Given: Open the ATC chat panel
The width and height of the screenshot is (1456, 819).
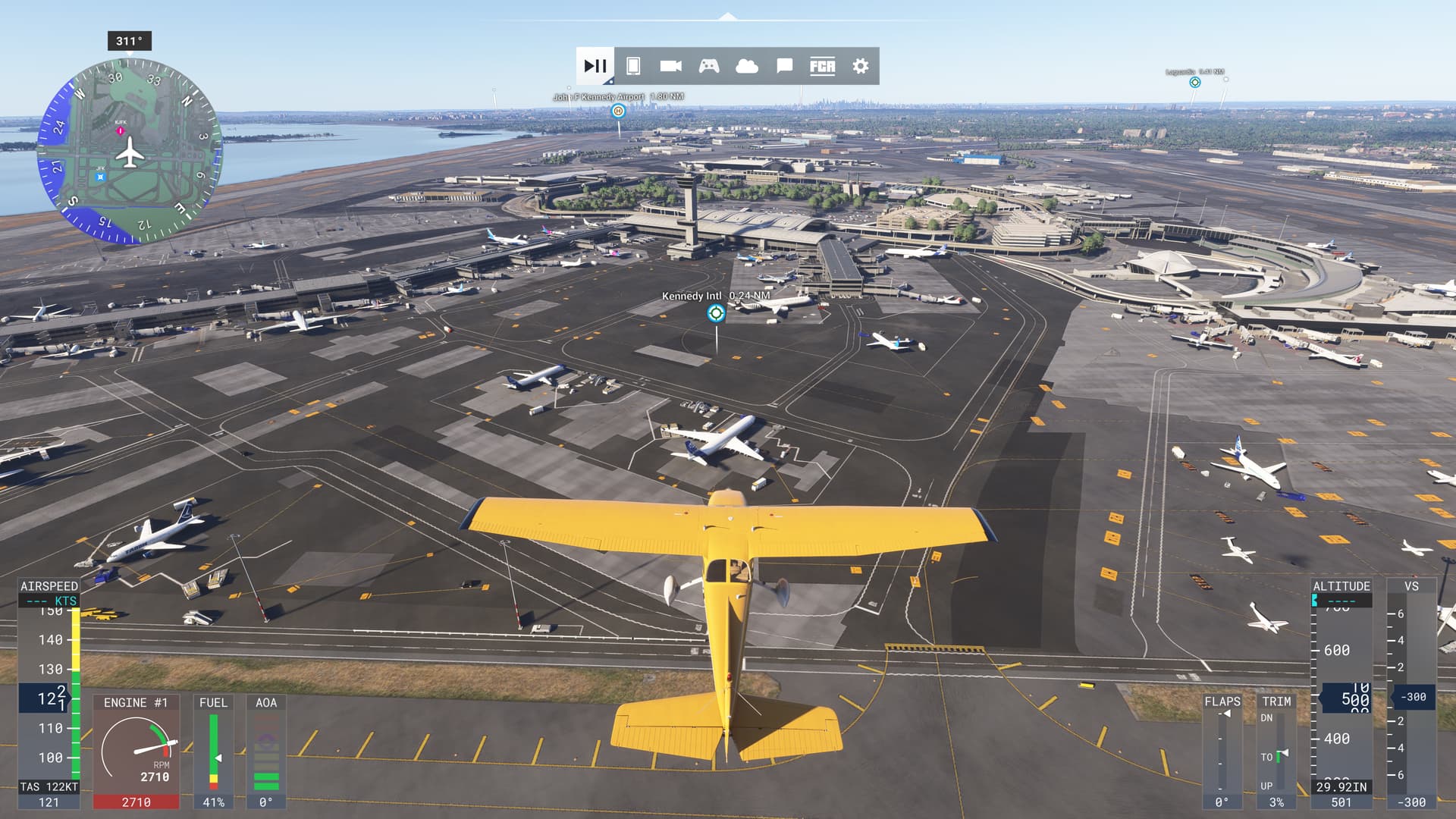Looking at the screenshot, I should click(783, 66).
